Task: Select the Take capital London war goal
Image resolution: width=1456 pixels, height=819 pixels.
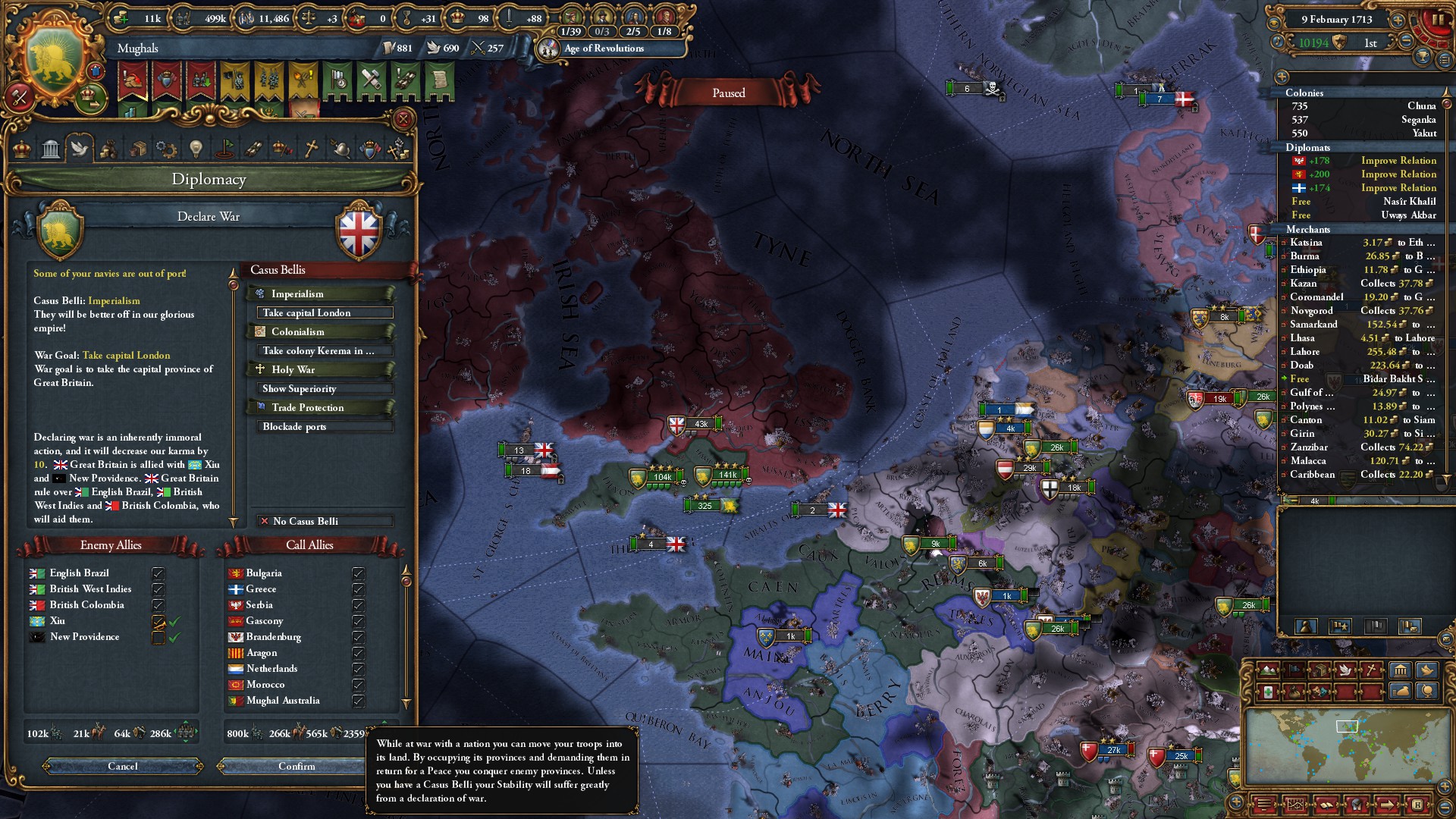Action: coord(325,313)
